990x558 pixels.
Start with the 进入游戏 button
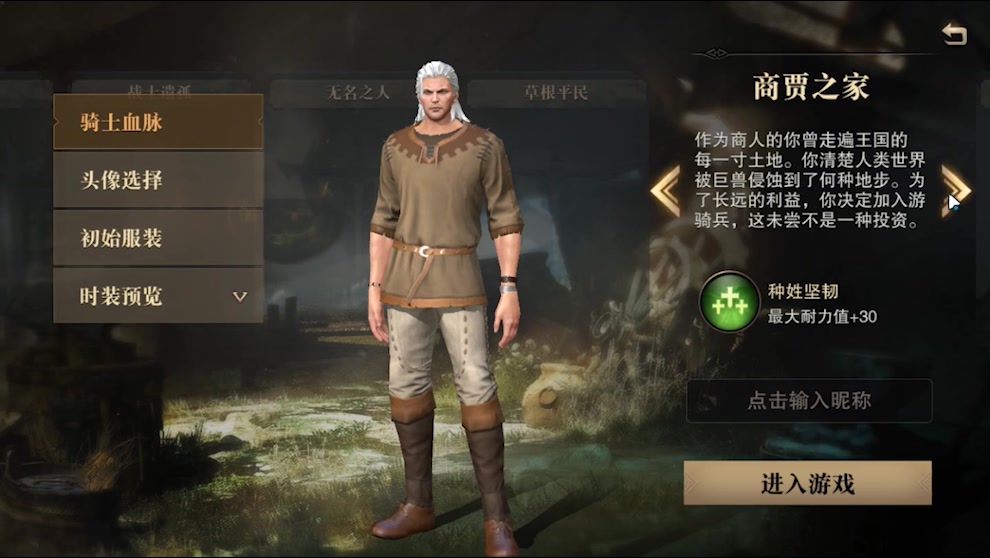[x=808, y=484]
